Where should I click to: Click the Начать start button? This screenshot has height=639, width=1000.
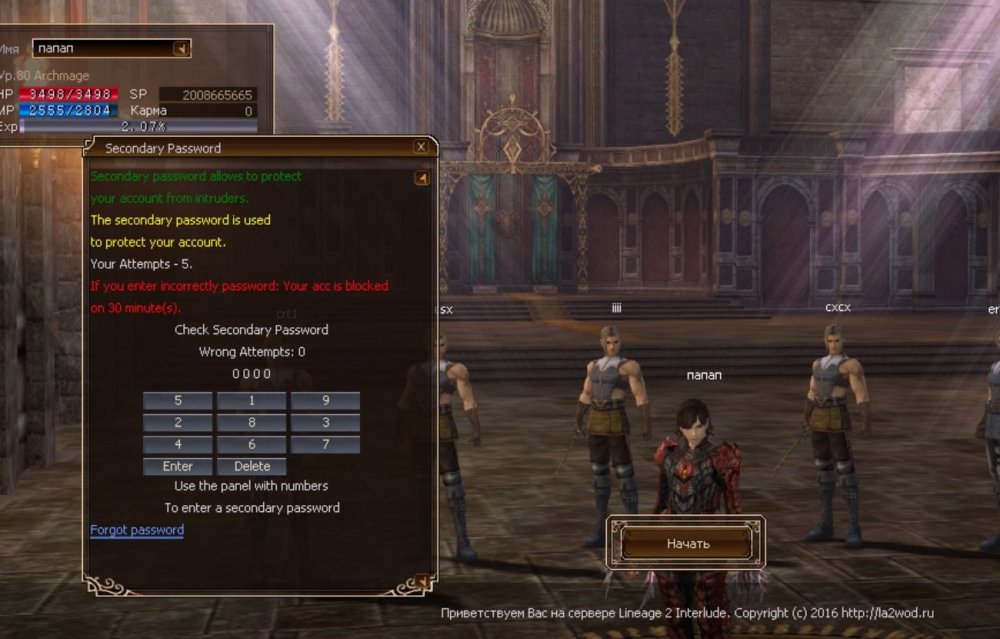coord(687,543)
